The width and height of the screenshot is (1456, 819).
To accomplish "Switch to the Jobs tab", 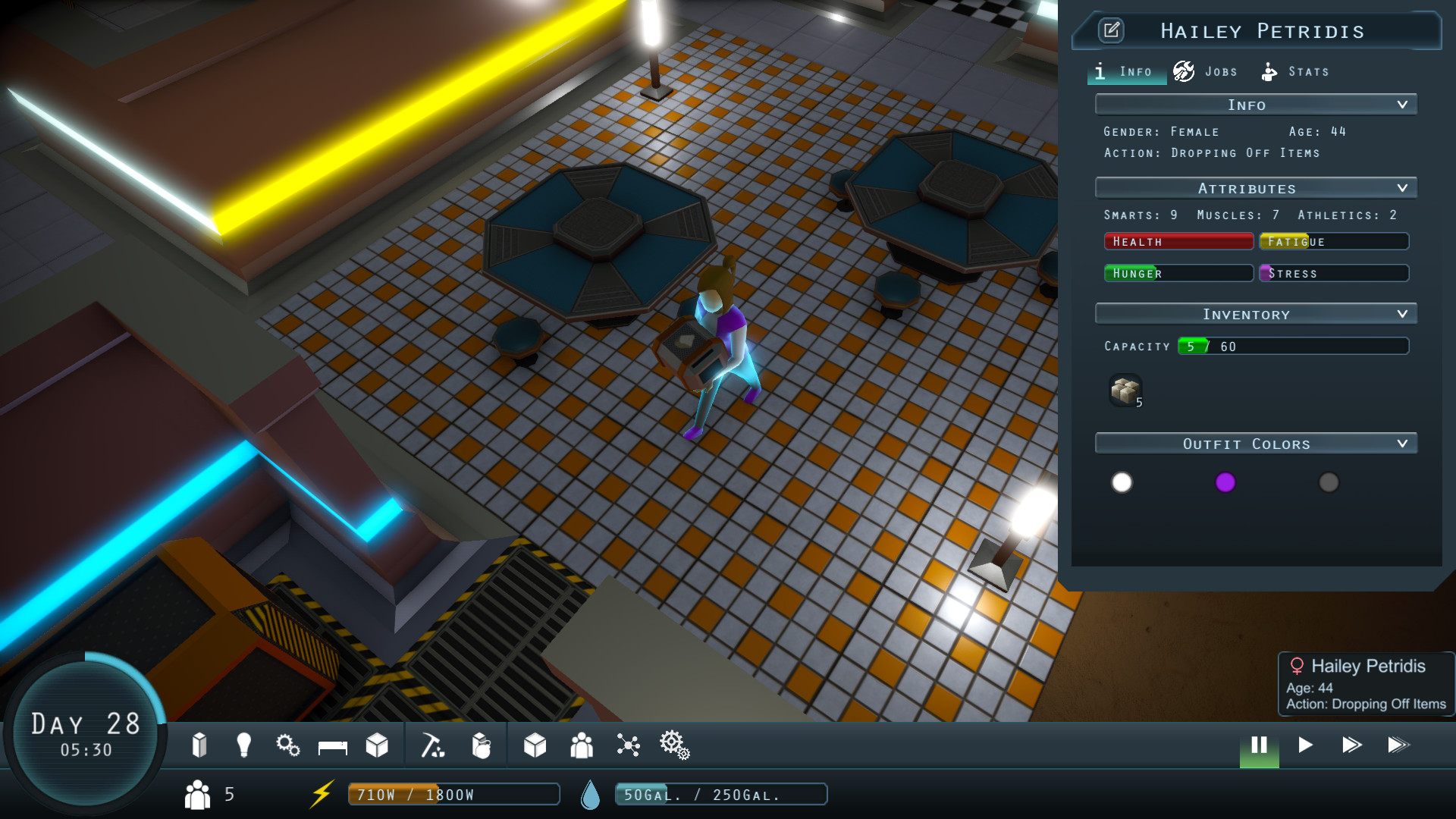I will (x=1207, y=71).
